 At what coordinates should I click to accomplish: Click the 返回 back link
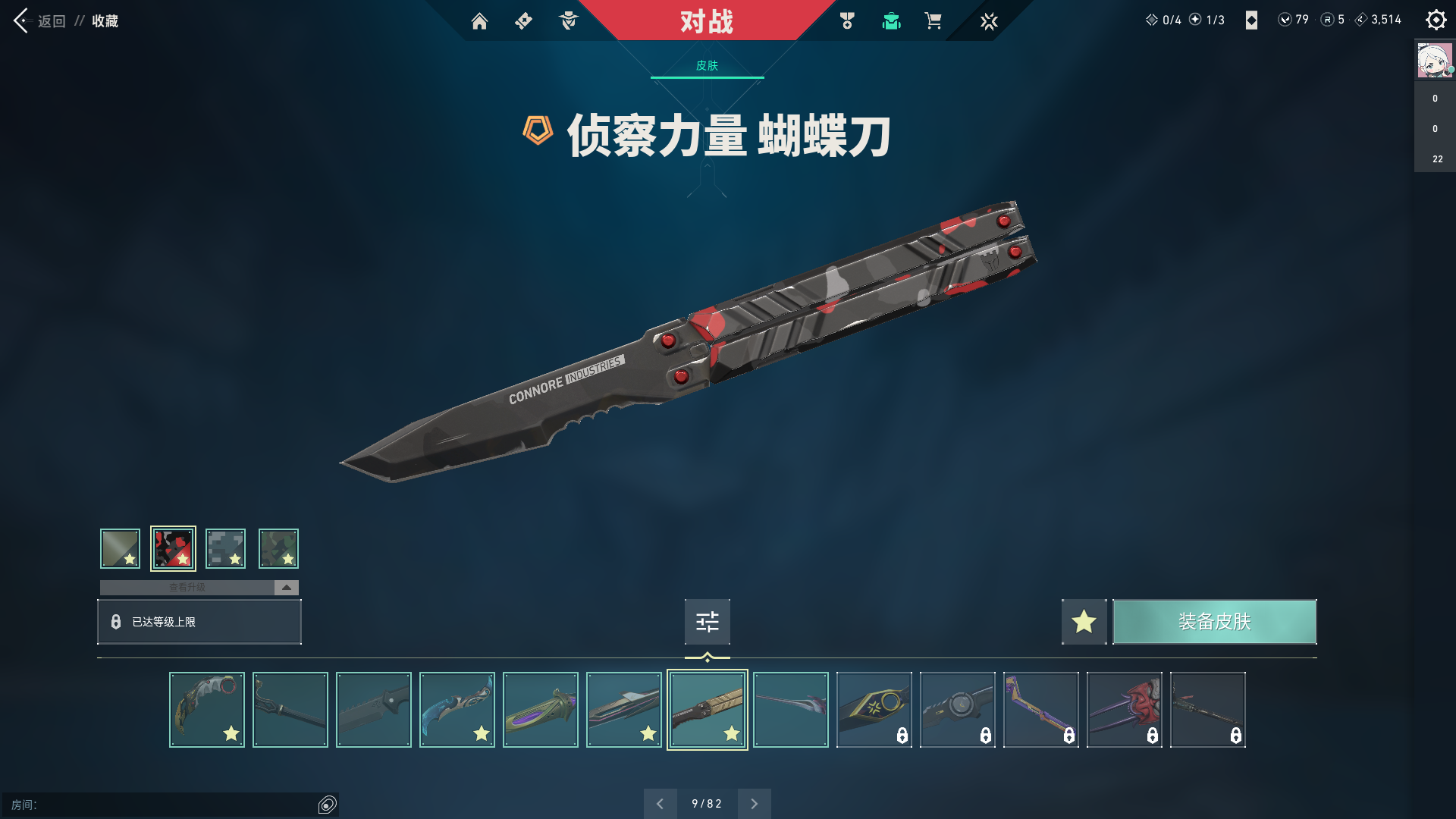point(50,21)
